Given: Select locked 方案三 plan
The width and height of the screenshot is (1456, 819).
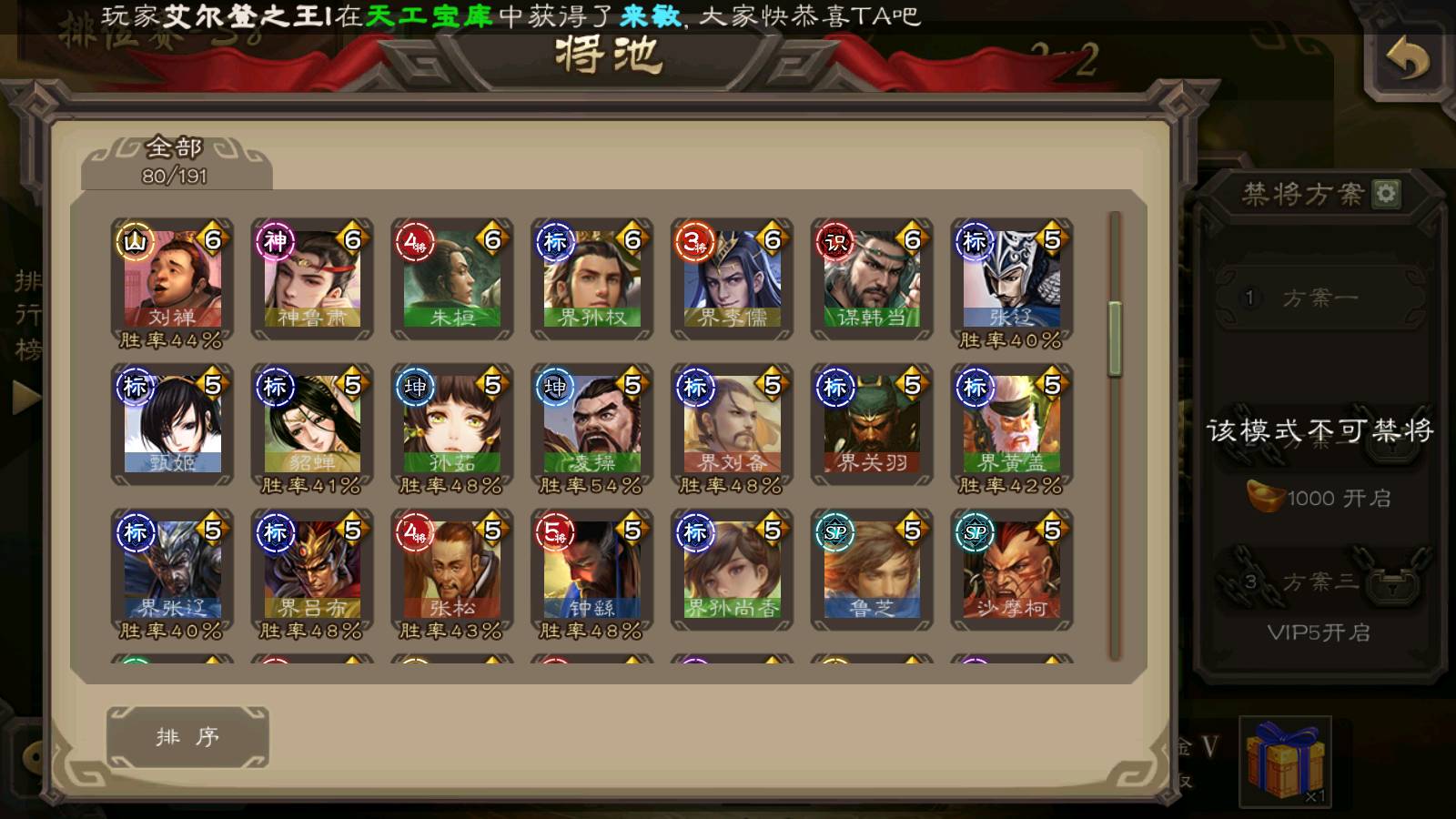Looking at the screenshot, I should click(x=1319, y=582).
